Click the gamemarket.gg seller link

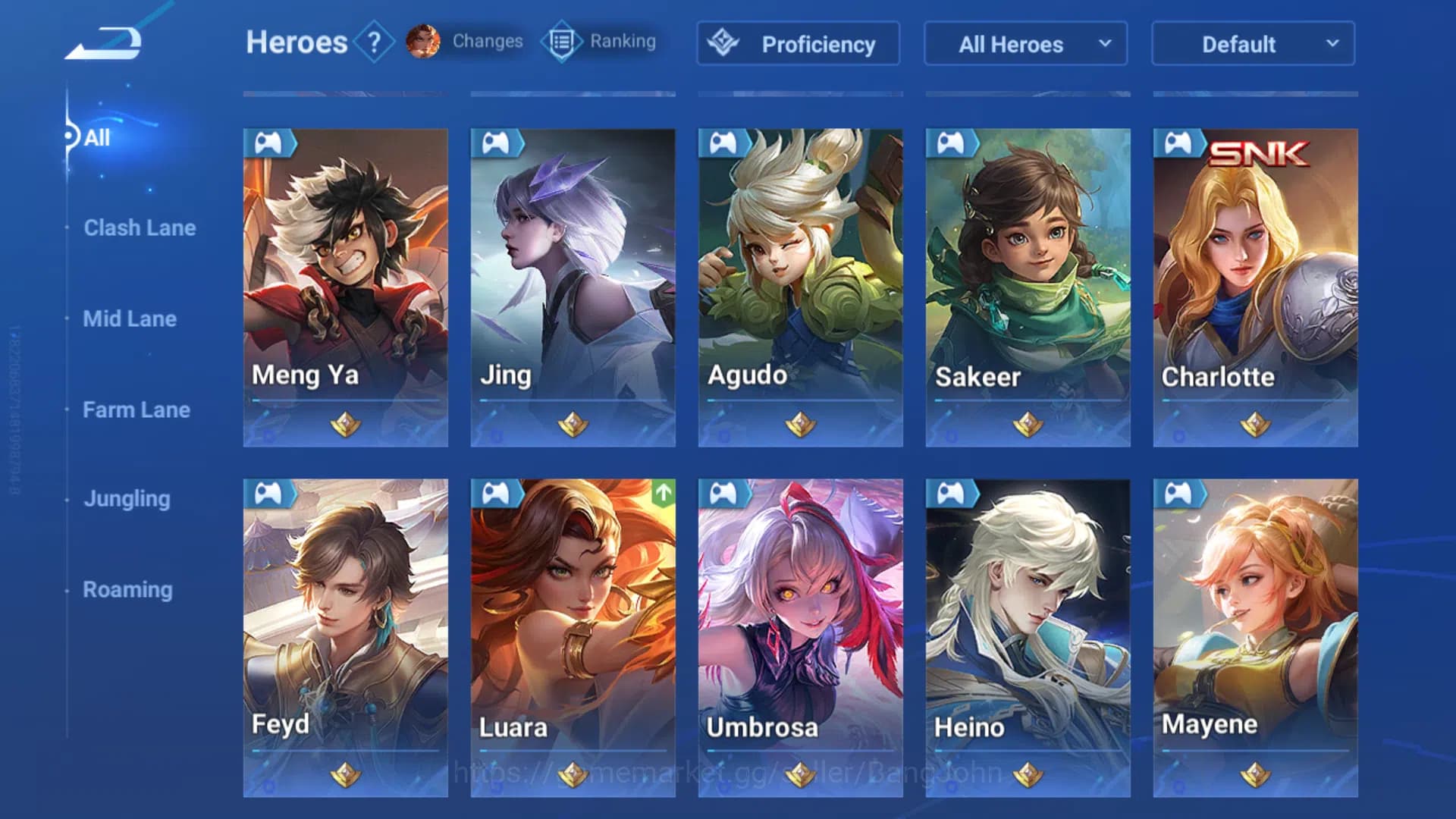pyautogui.click(x=726, y=773)
